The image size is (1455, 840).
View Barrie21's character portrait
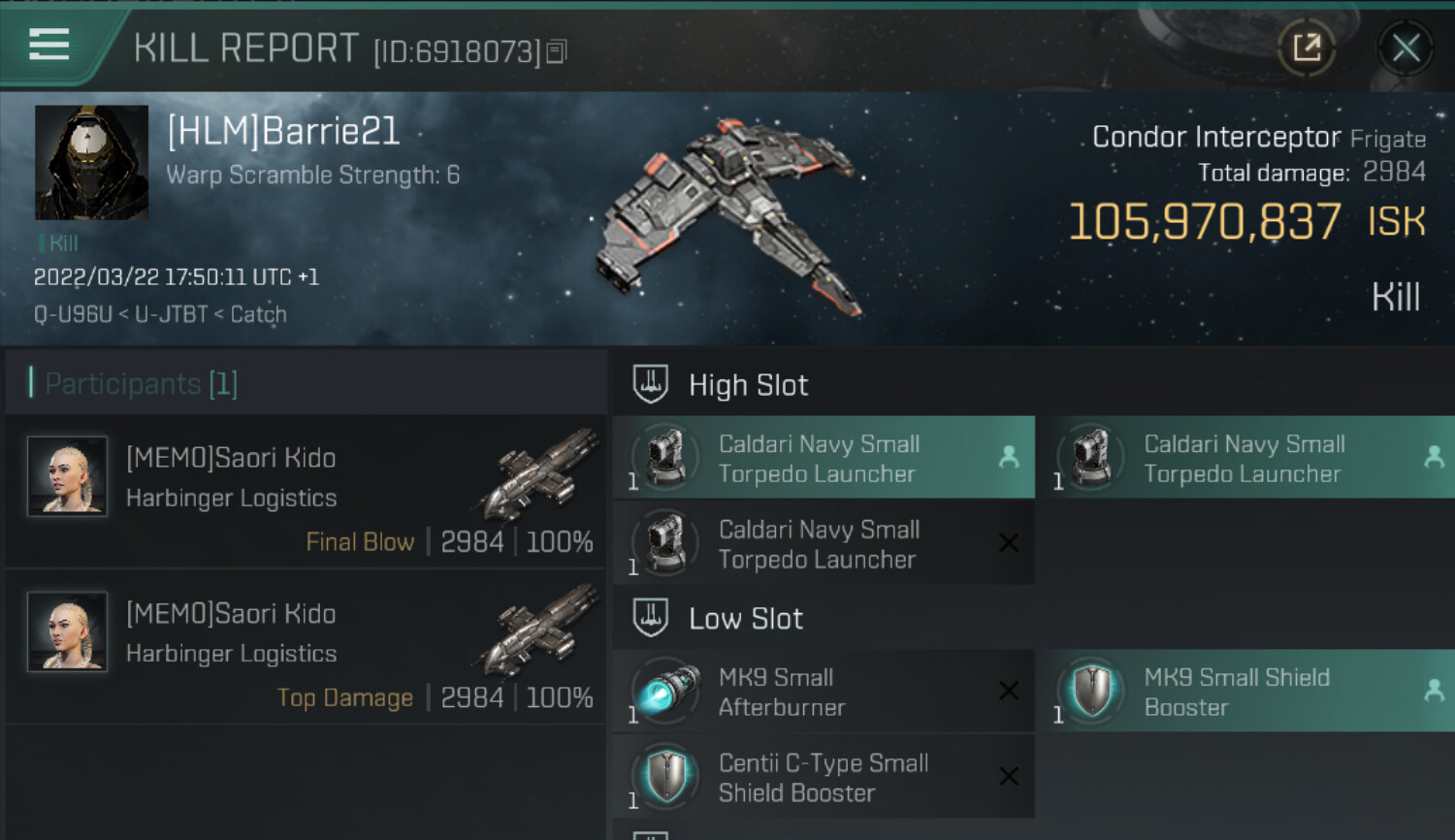click(92, 162)
